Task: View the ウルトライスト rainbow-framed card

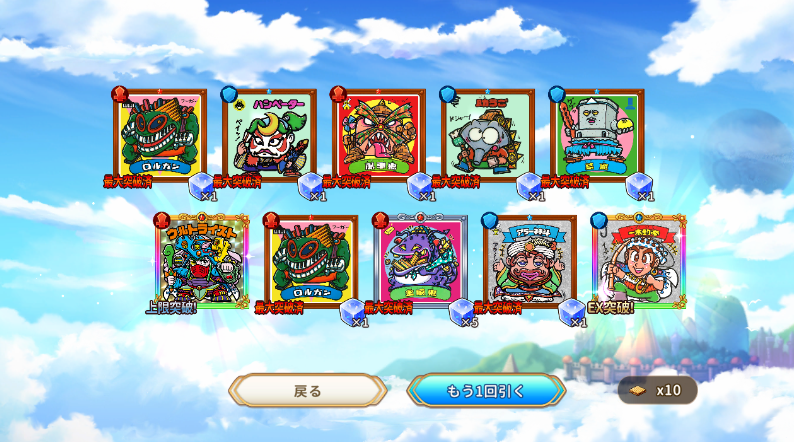Action: tap(201, 260)
